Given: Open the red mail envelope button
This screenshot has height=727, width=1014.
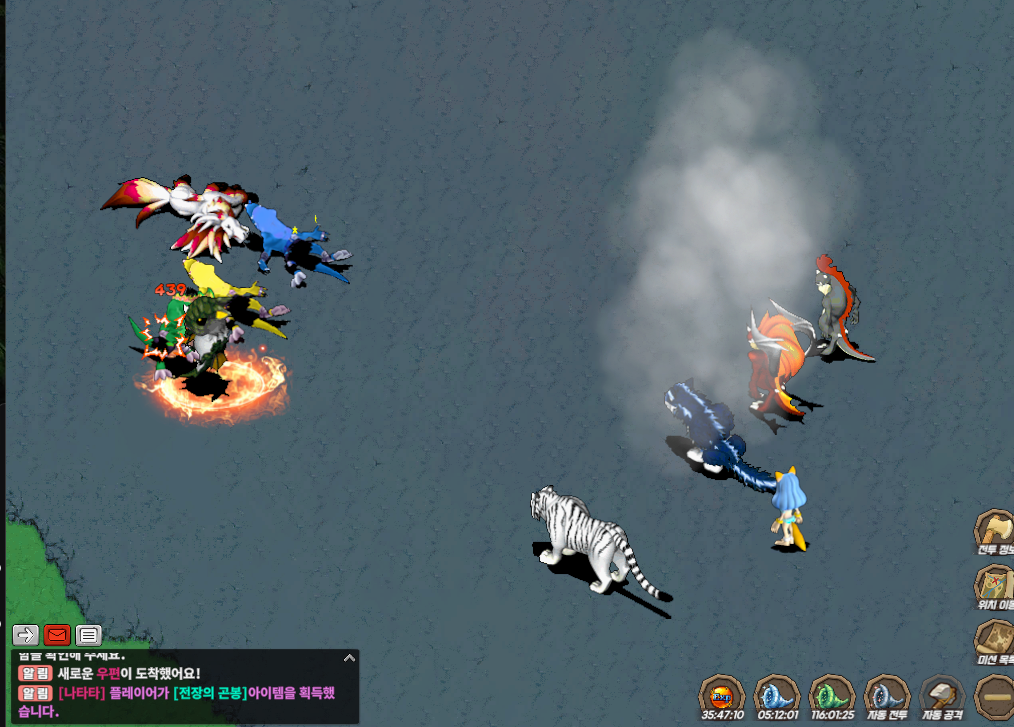Looking at the screenshot, I should pos(57,634).
